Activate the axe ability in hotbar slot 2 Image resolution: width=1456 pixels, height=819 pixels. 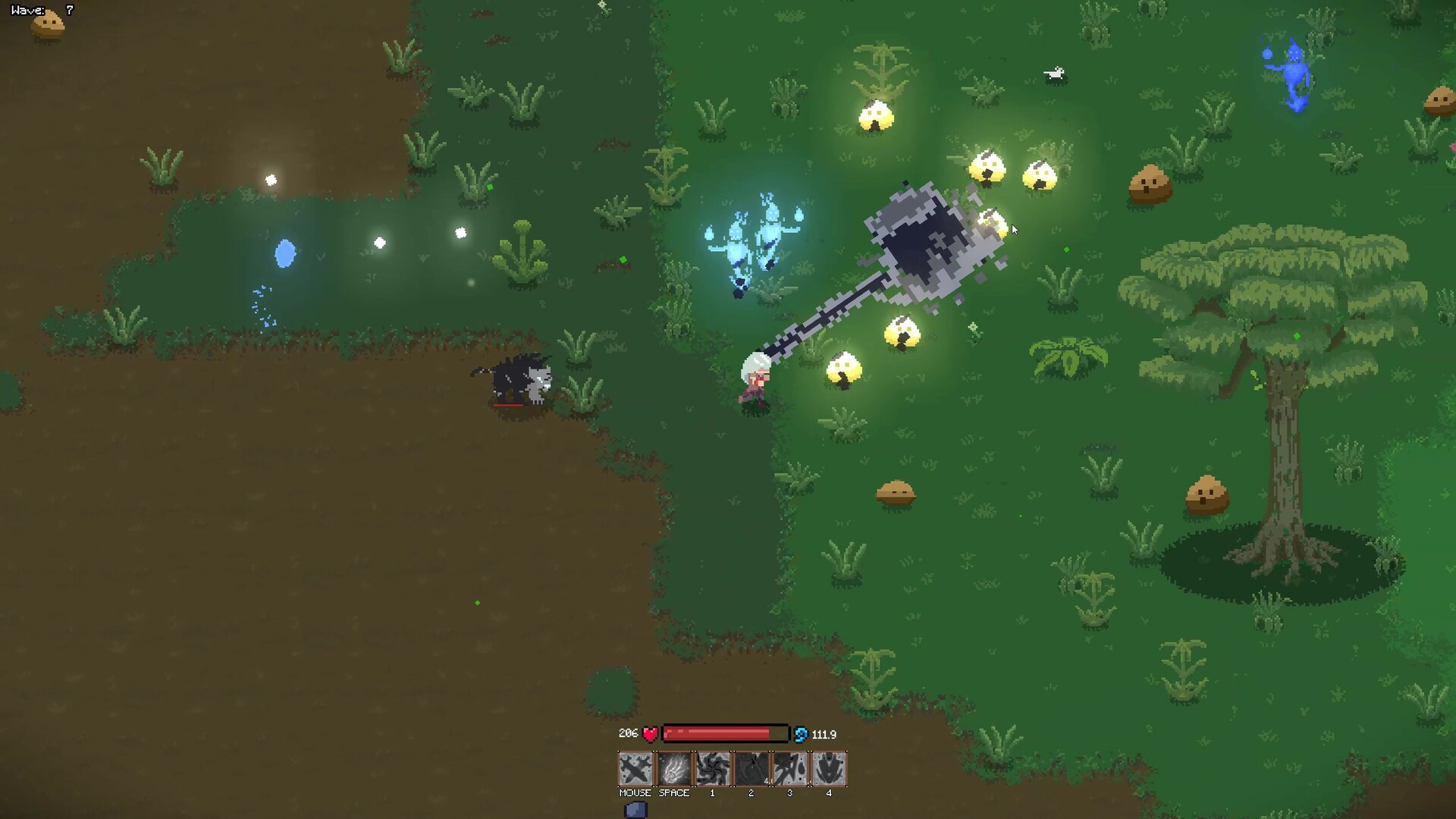pyautogui.click(x=751, y=768)
